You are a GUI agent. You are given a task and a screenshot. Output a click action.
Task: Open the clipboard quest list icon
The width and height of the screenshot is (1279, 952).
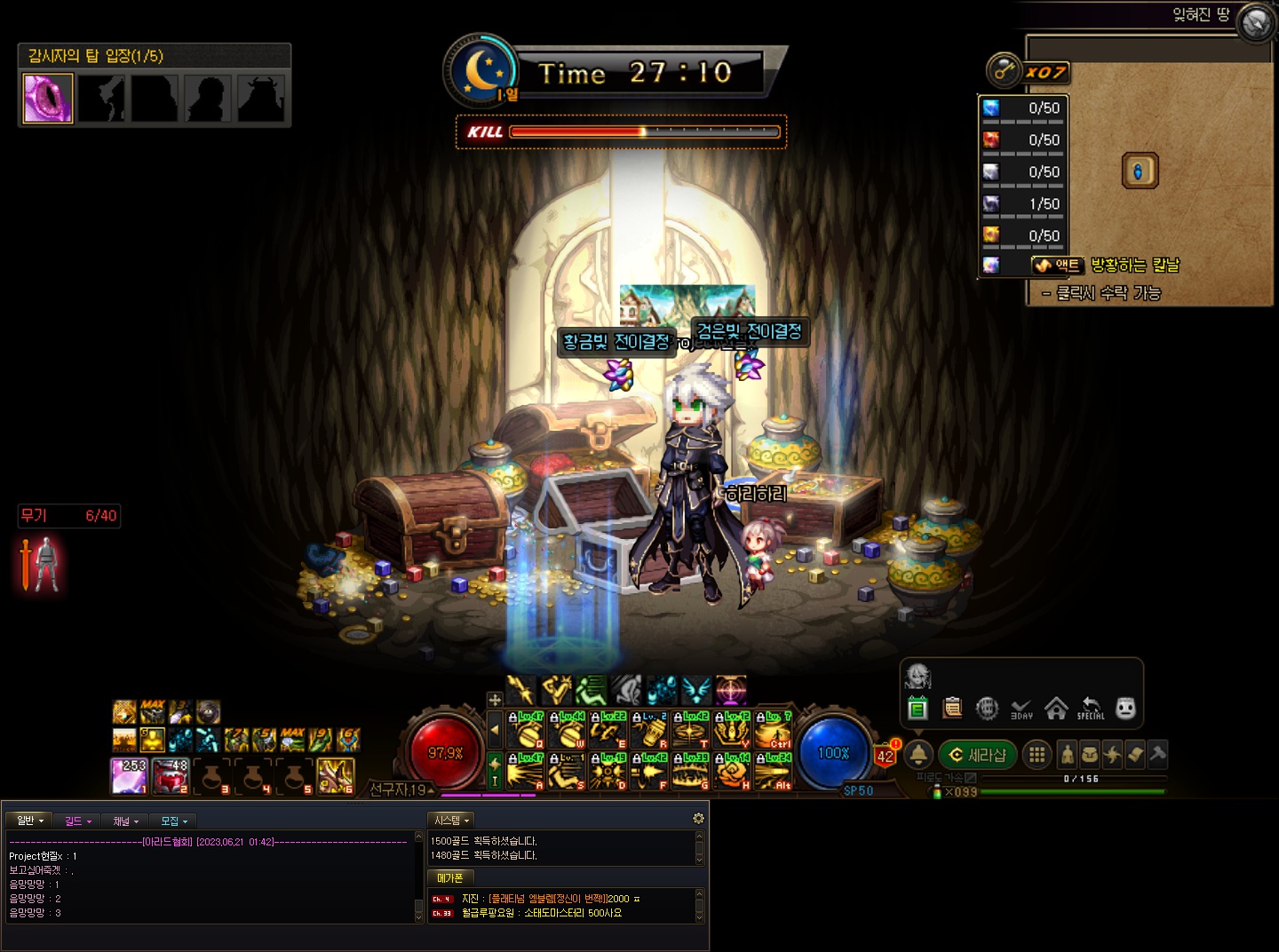coord(952,708)
